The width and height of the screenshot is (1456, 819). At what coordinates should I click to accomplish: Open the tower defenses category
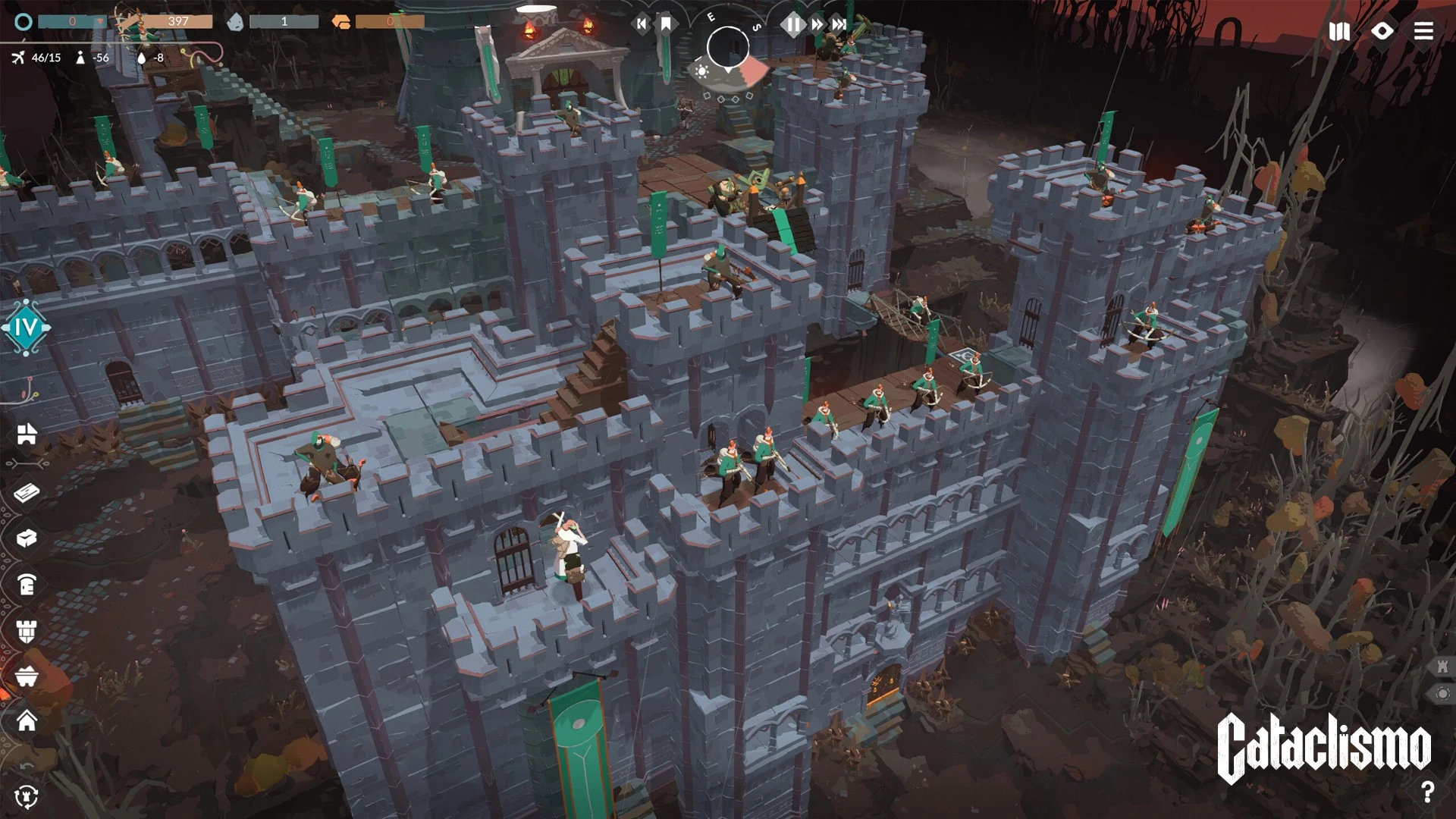click(x=27, y=631)
